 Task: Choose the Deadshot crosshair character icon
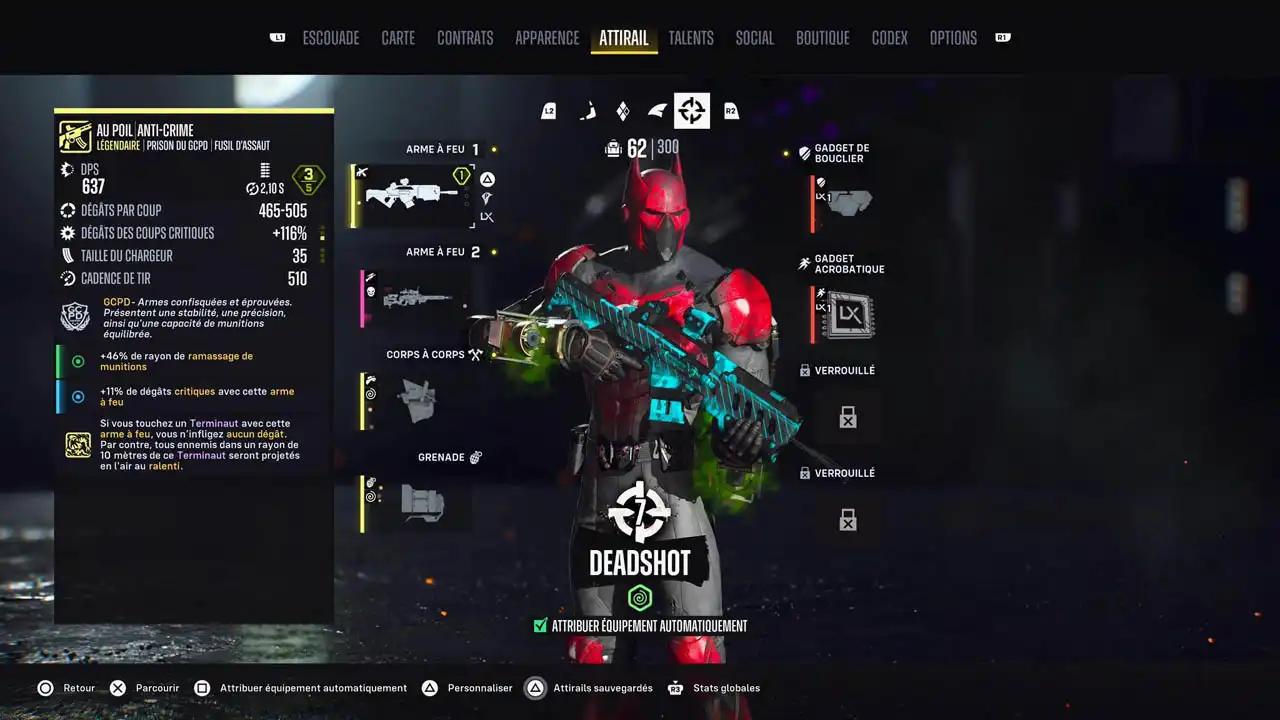691,111
